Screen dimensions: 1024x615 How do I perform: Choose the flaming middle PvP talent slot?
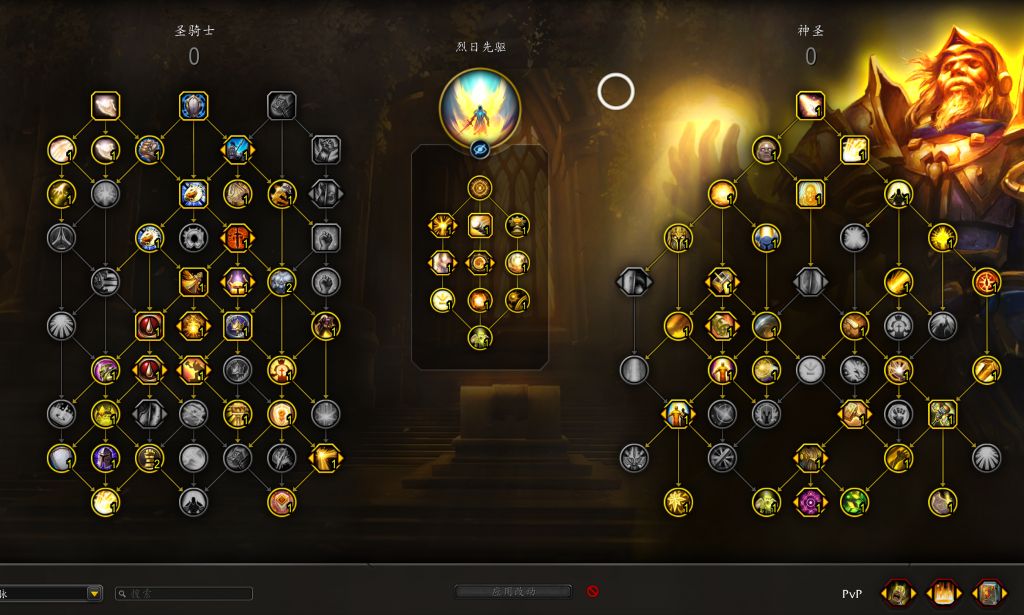point(944,593)
